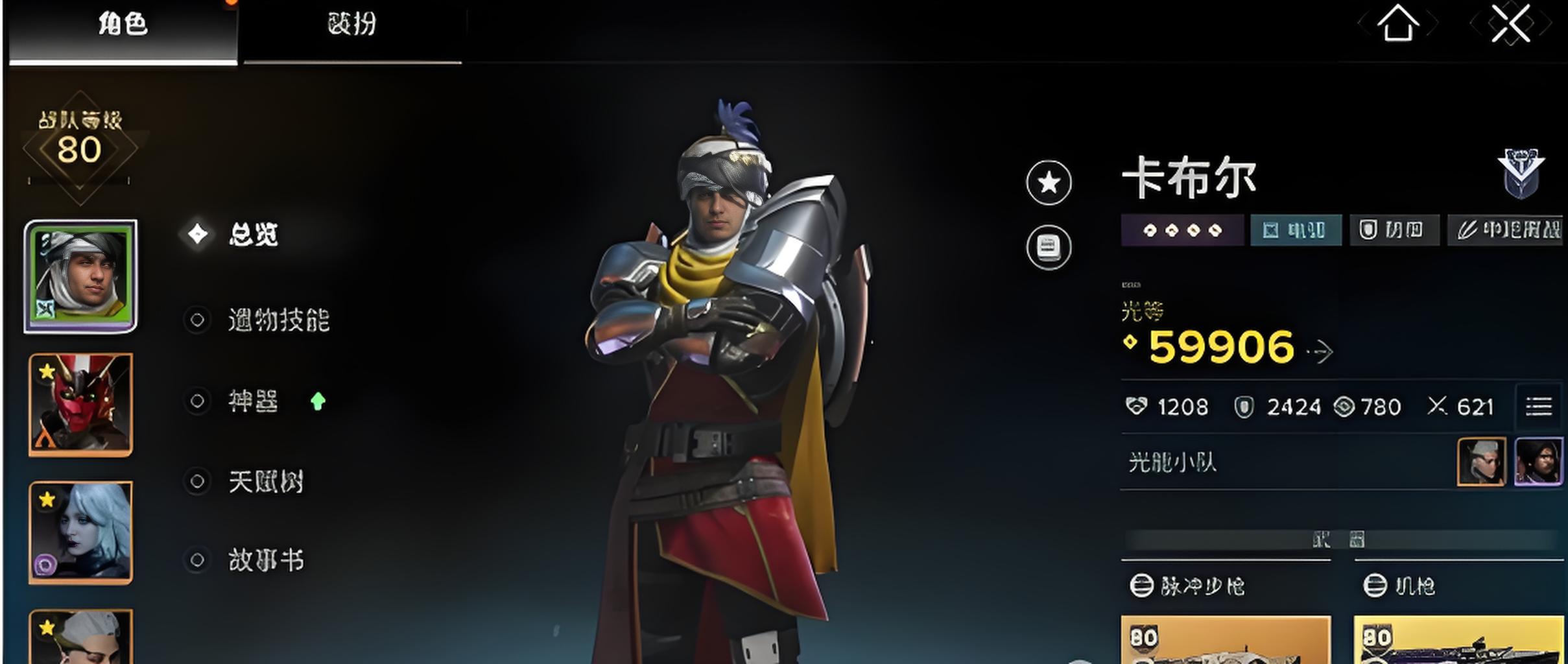
Task: Select the 脉冲步枪 weapon slot
Action: 1226,639
